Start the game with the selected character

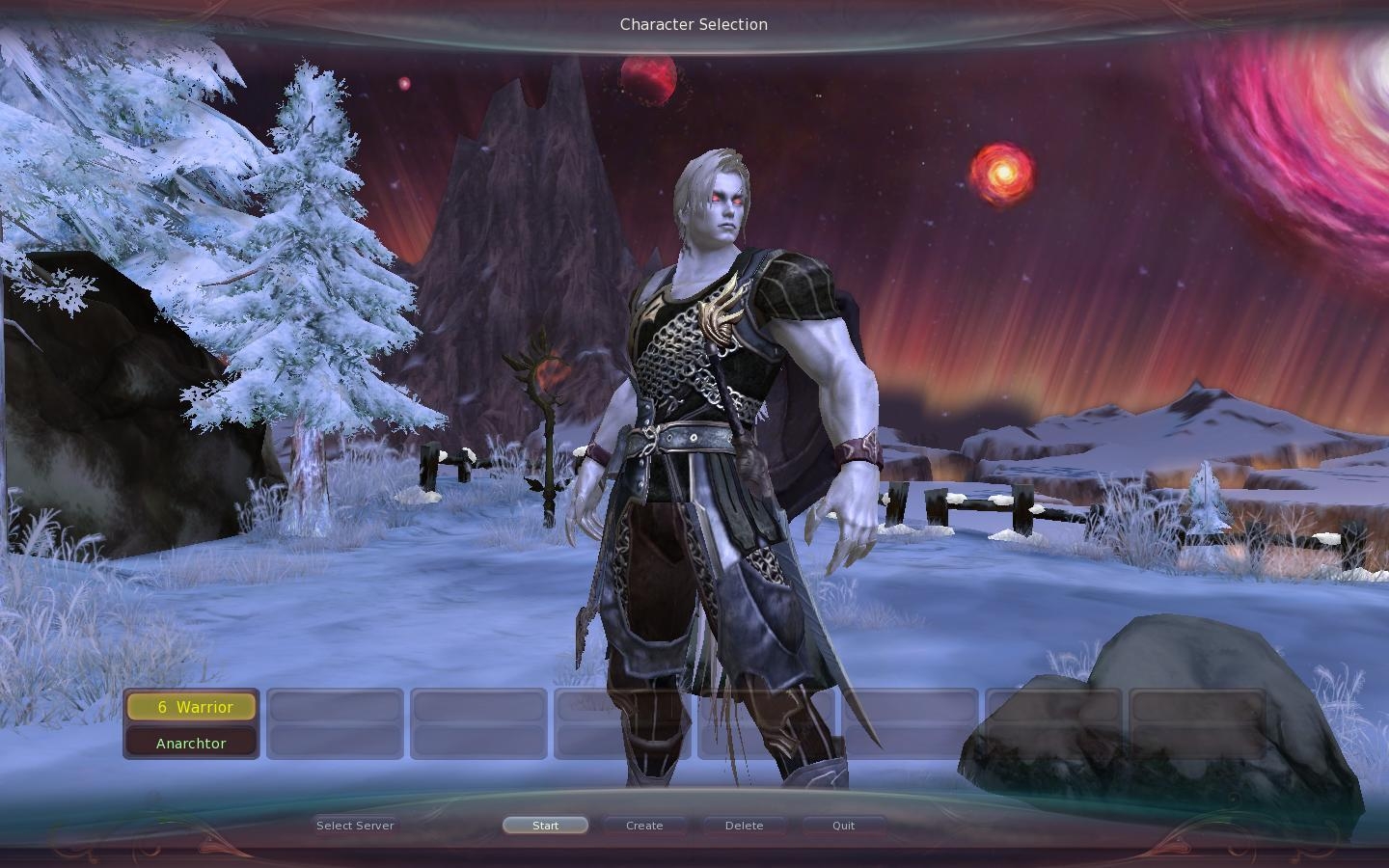pos(545,826)
